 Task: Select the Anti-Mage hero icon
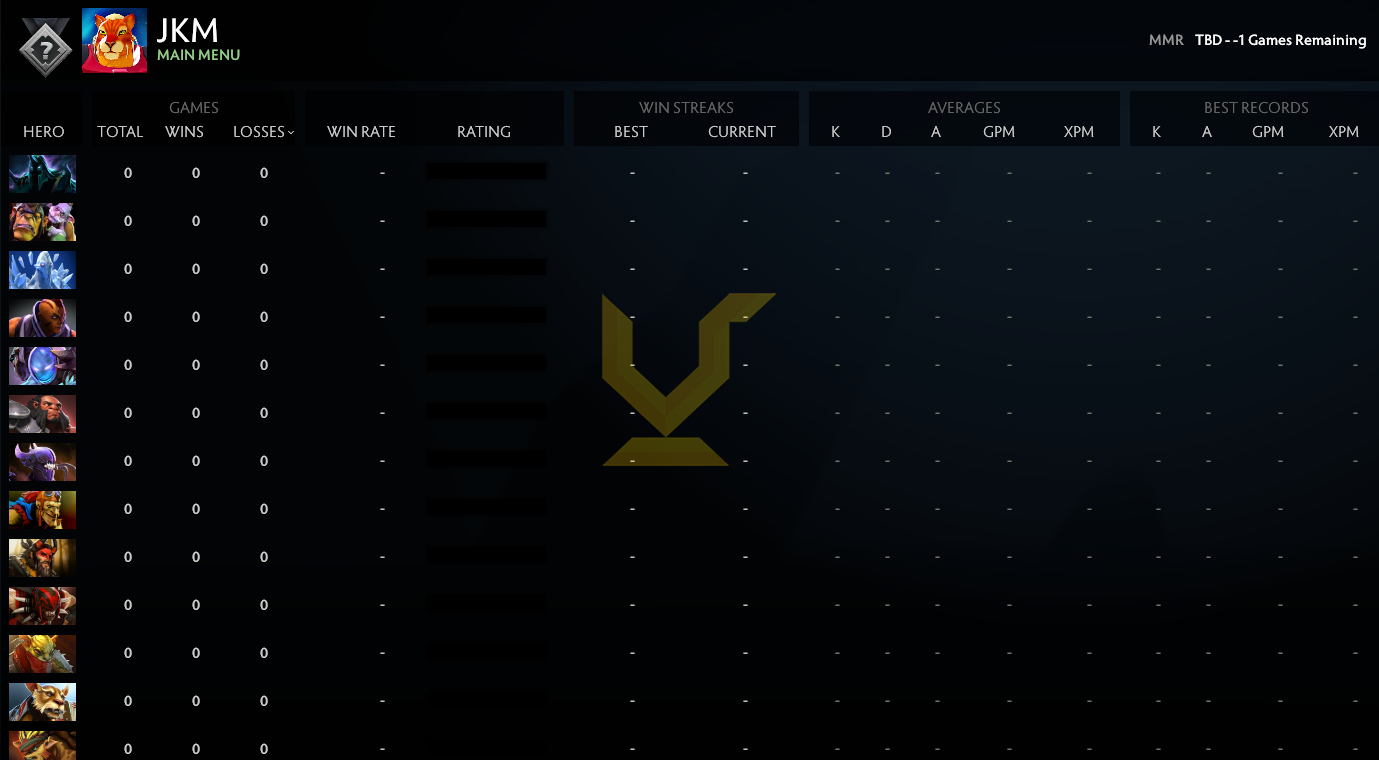click(42, 317)
